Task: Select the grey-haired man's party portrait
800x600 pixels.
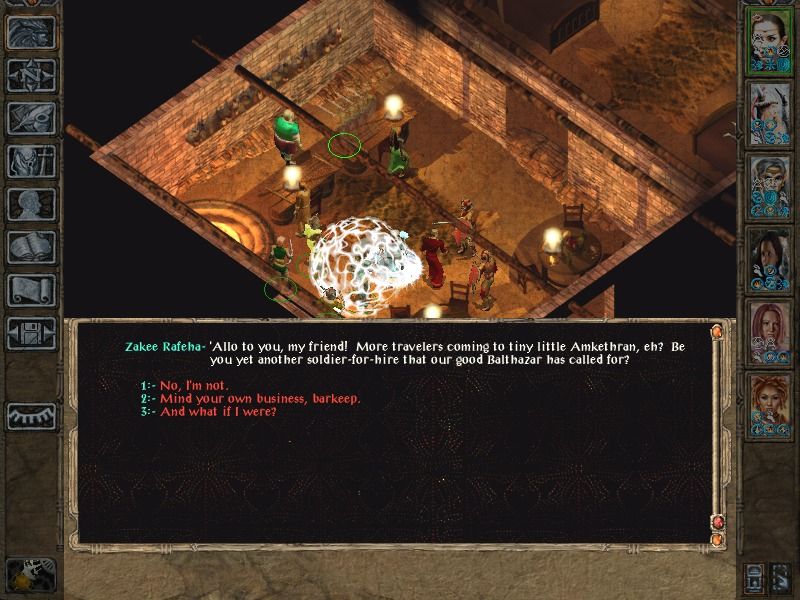Action: coord(769,185)
